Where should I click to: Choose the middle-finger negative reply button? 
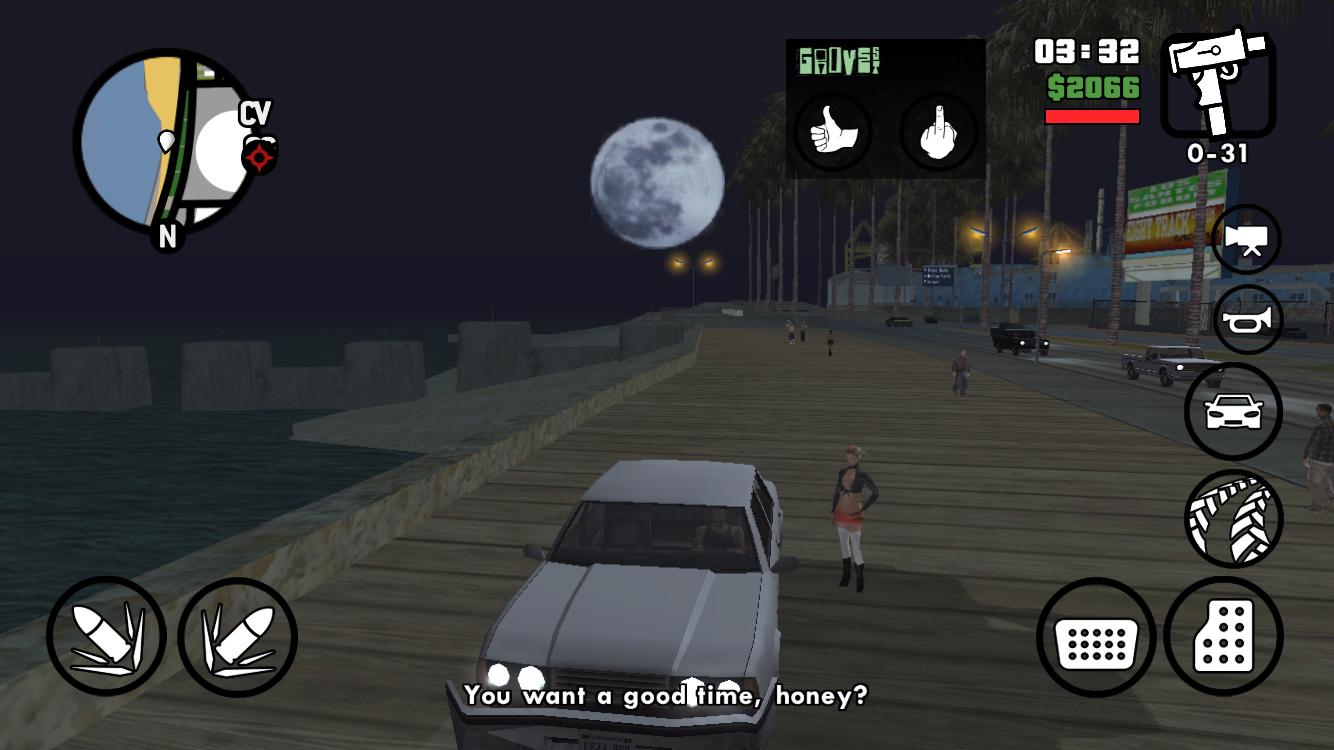937,133
